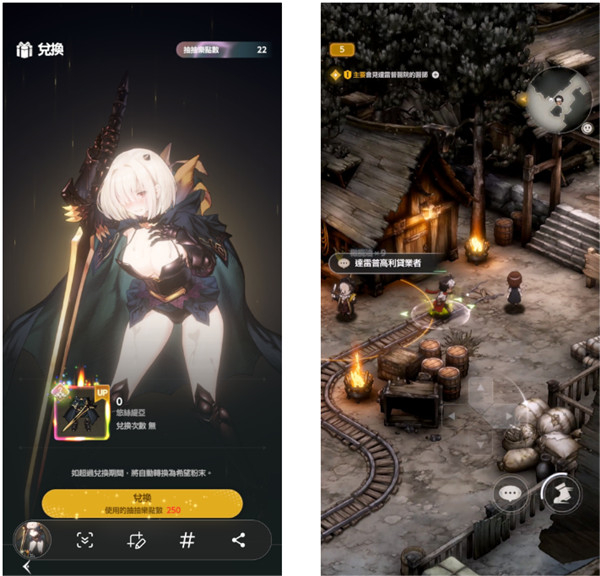Open the chat speech bubble button
Screen dimensions: 600x576
click(x=510, y=493)
